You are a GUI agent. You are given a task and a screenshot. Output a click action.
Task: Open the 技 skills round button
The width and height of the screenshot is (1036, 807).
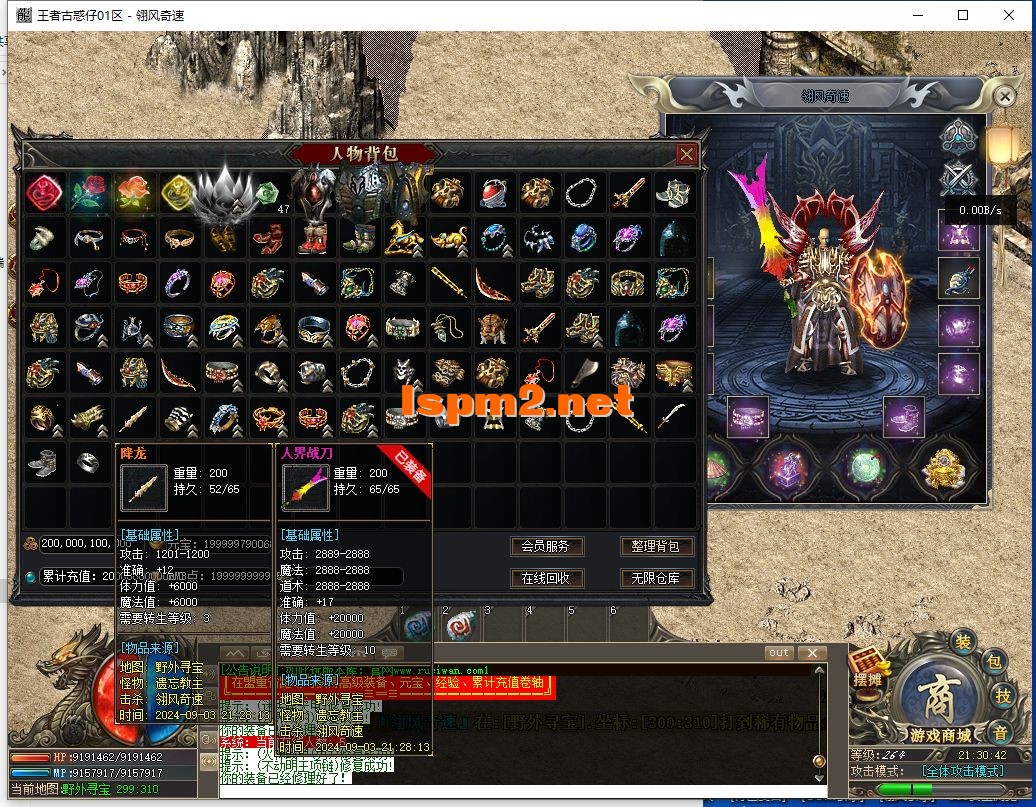[x=1004, y=695]
